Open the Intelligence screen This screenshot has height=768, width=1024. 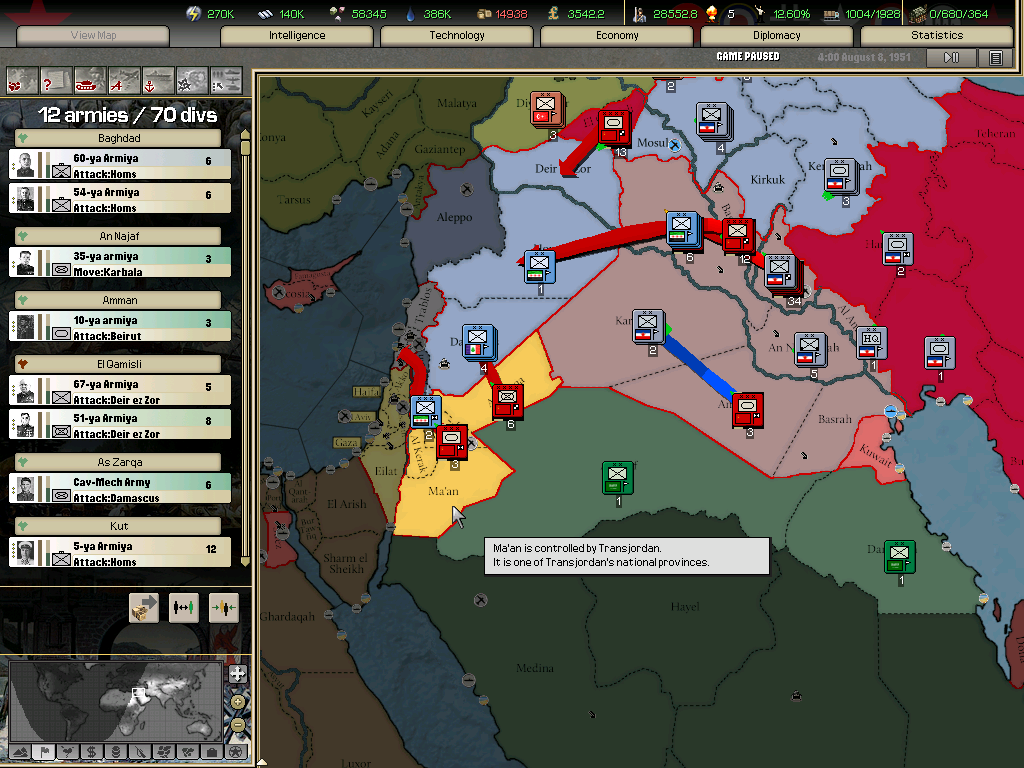click(x=297, y=35)
